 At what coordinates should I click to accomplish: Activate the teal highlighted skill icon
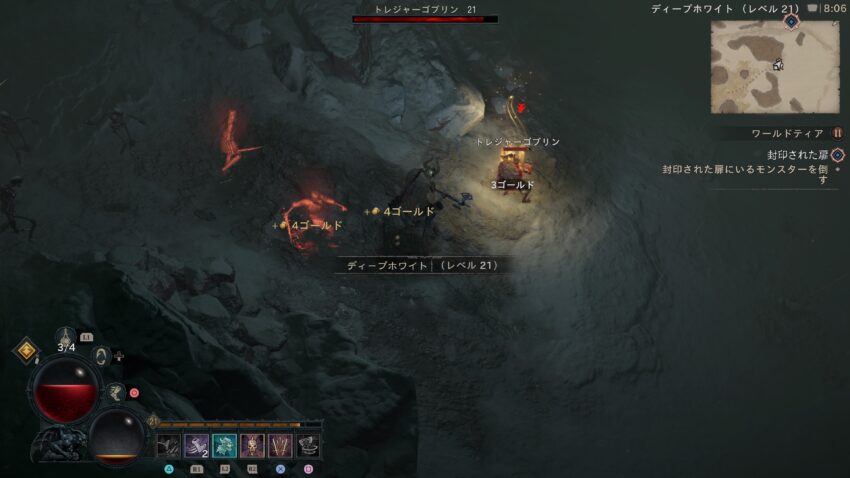coord(224,446)
